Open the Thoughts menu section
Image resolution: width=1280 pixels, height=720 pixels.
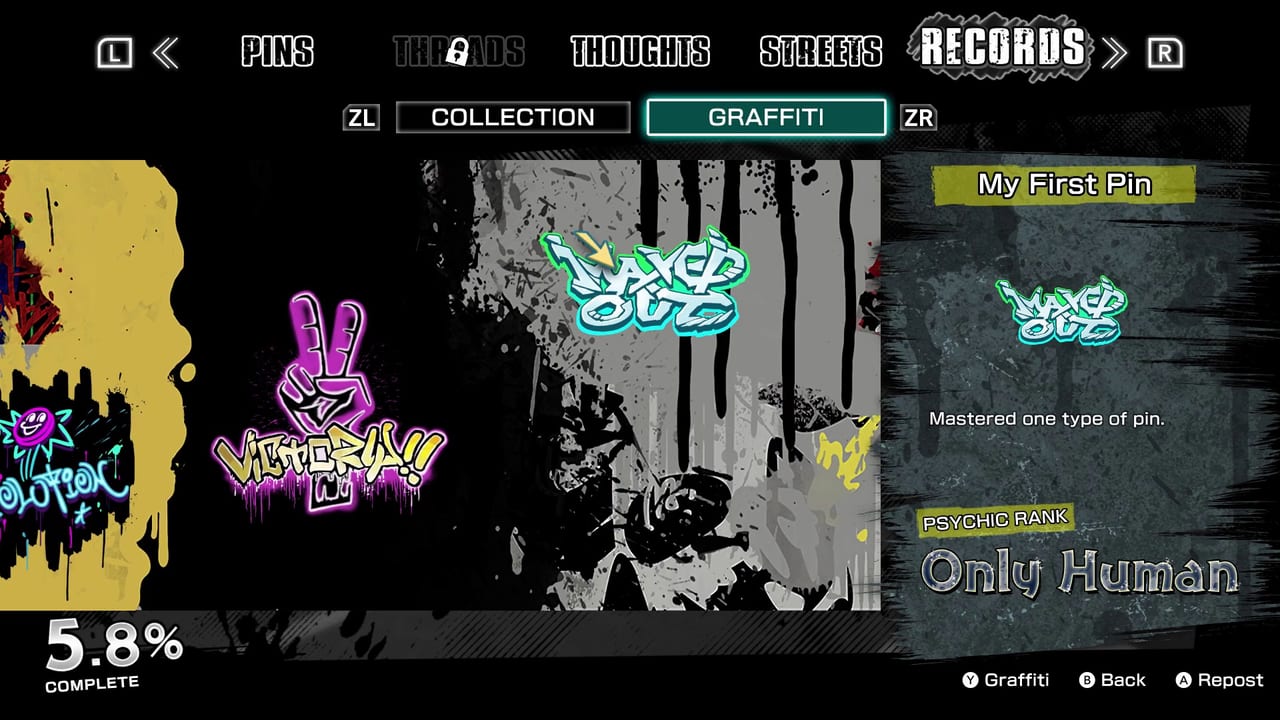pyautogui.click(x=640, y=52)
